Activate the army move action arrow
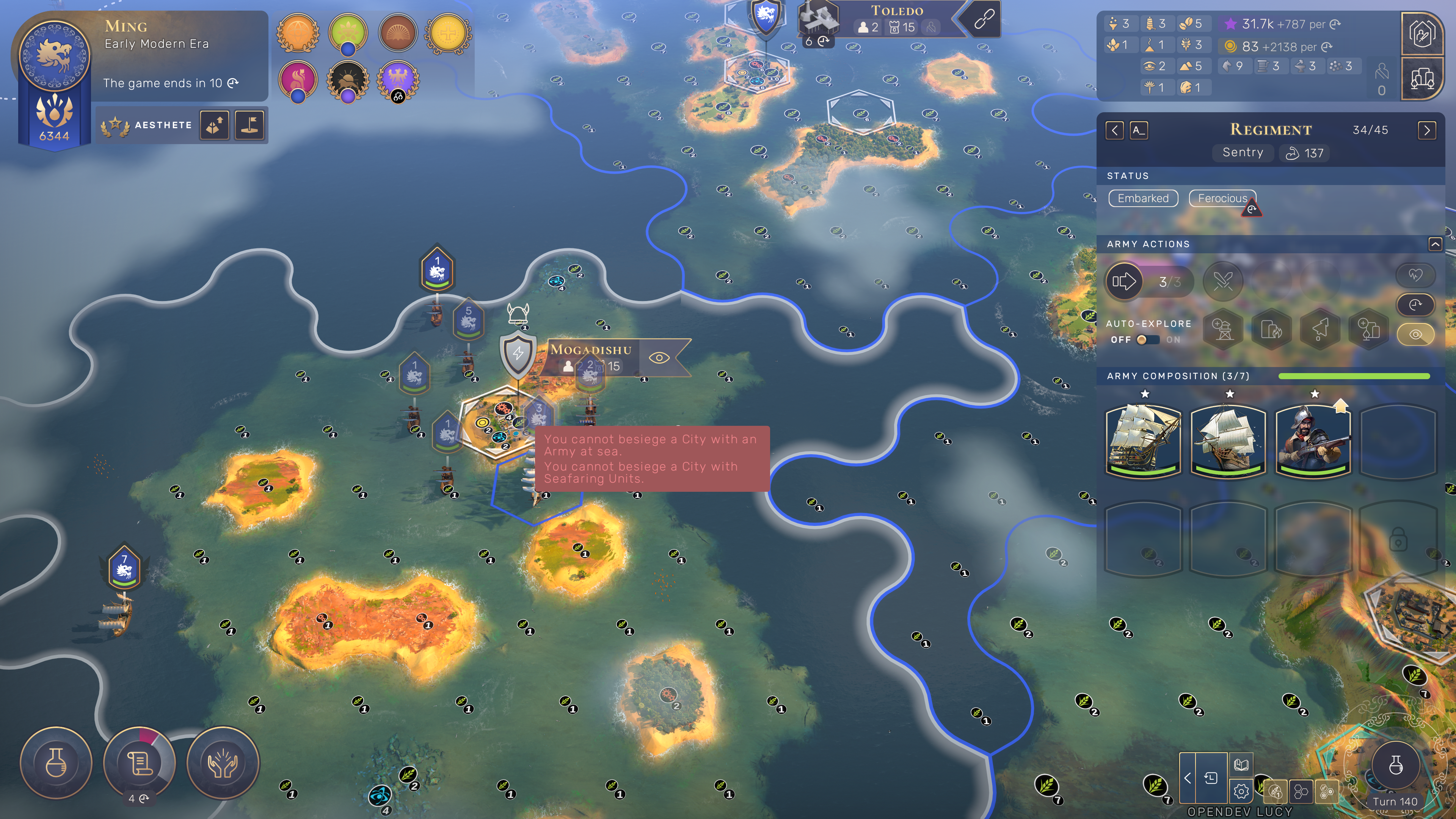 [1123, 281]
